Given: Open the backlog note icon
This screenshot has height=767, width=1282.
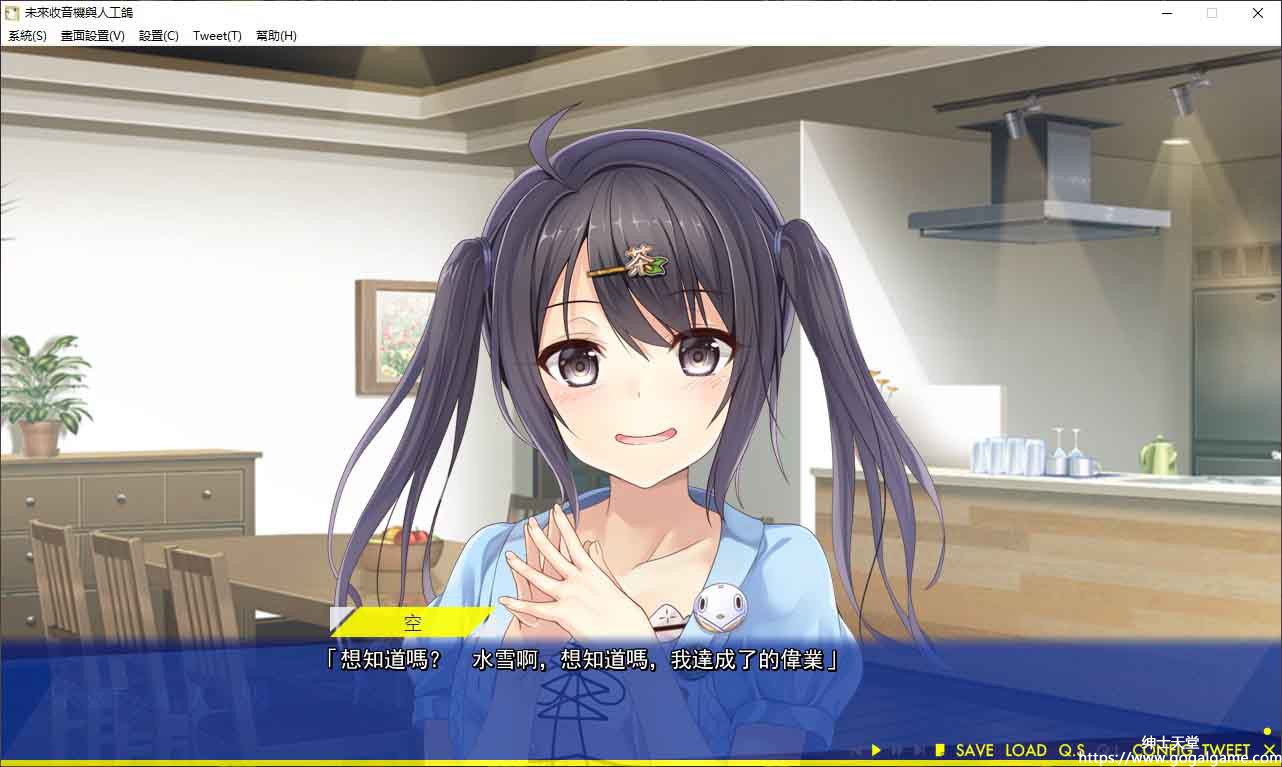Looking at the screenshot, I should click(x=940, y=750).
